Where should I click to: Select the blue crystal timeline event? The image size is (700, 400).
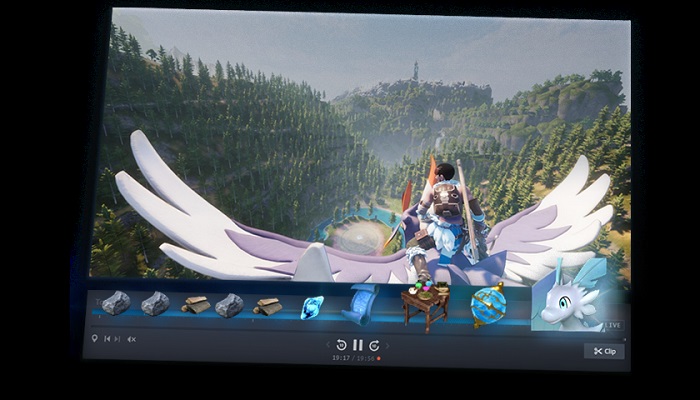[x=312, y=306]
